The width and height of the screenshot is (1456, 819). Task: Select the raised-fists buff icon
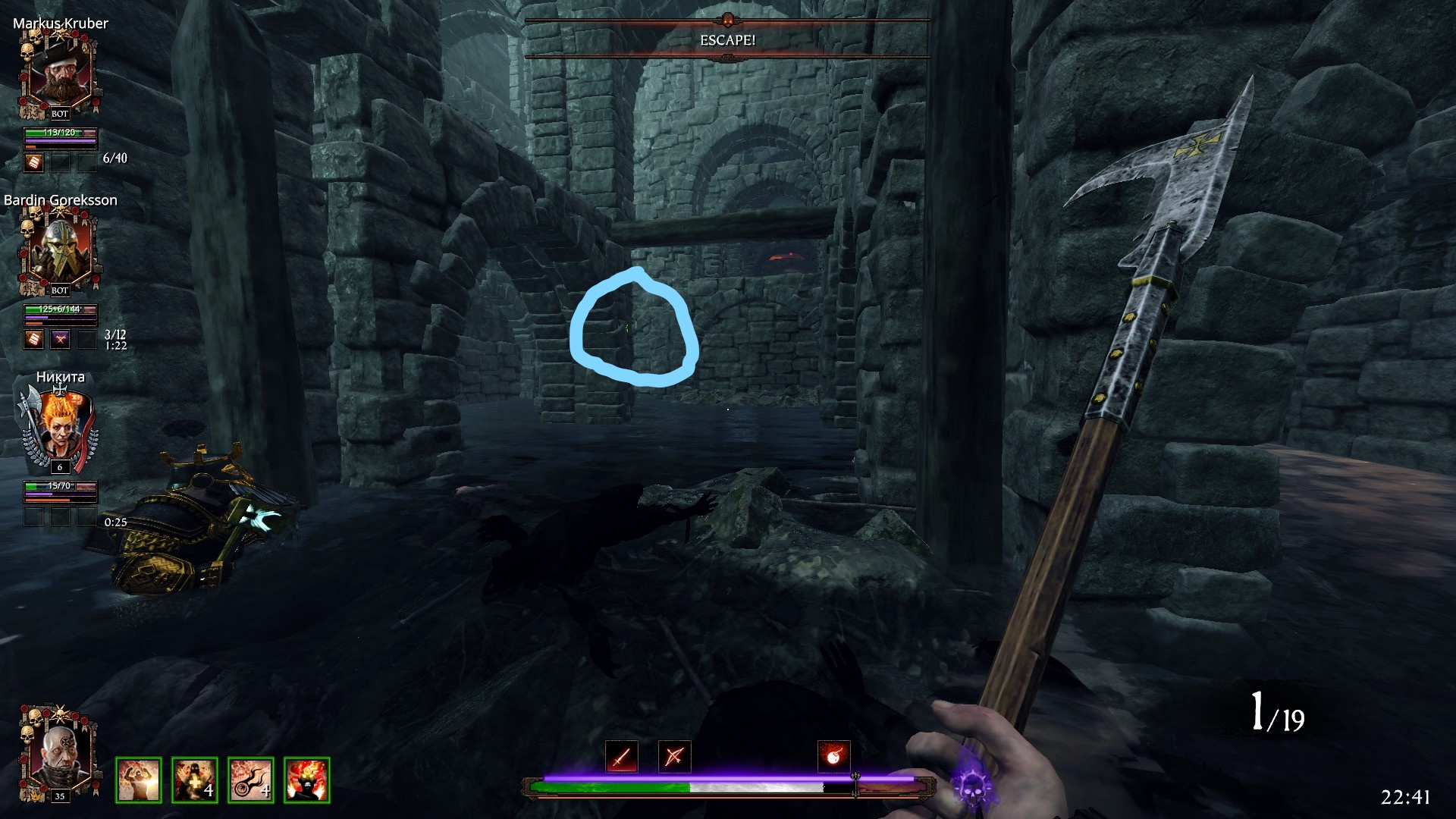[x=139, y=780]
